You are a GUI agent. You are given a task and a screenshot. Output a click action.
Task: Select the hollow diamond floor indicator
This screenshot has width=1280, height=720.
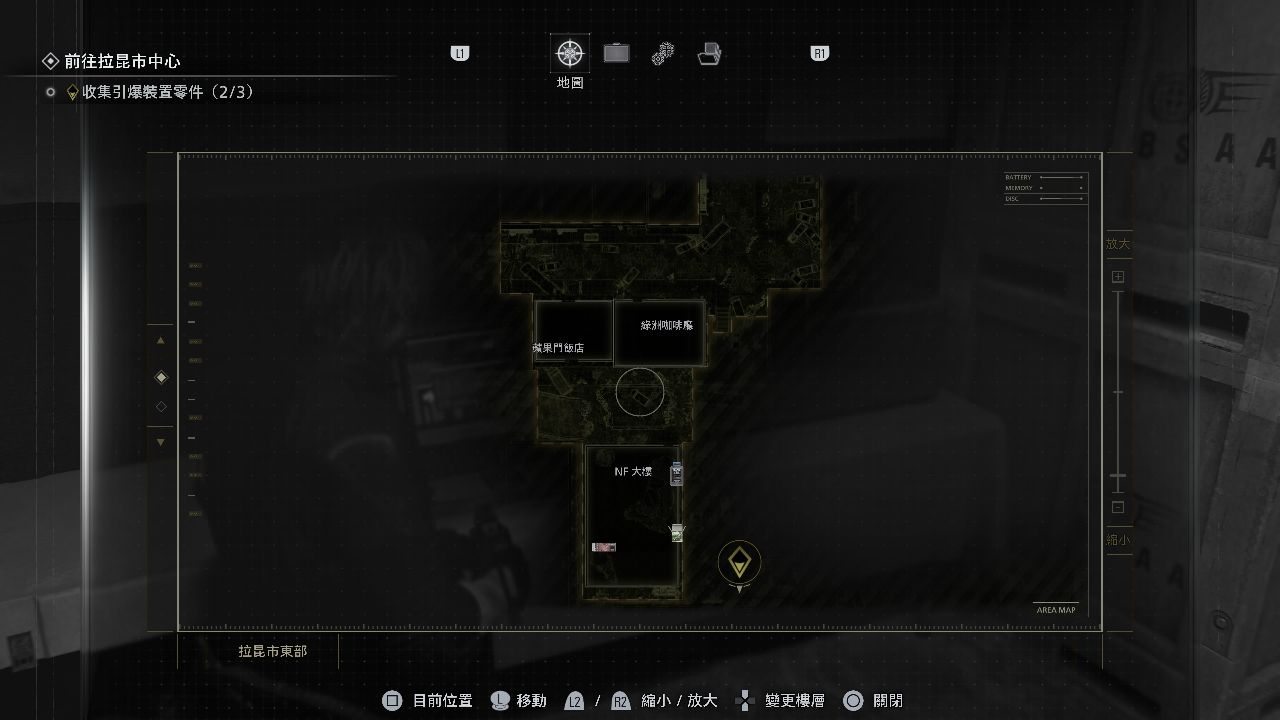pyautogui.click(x=161, y=407)
